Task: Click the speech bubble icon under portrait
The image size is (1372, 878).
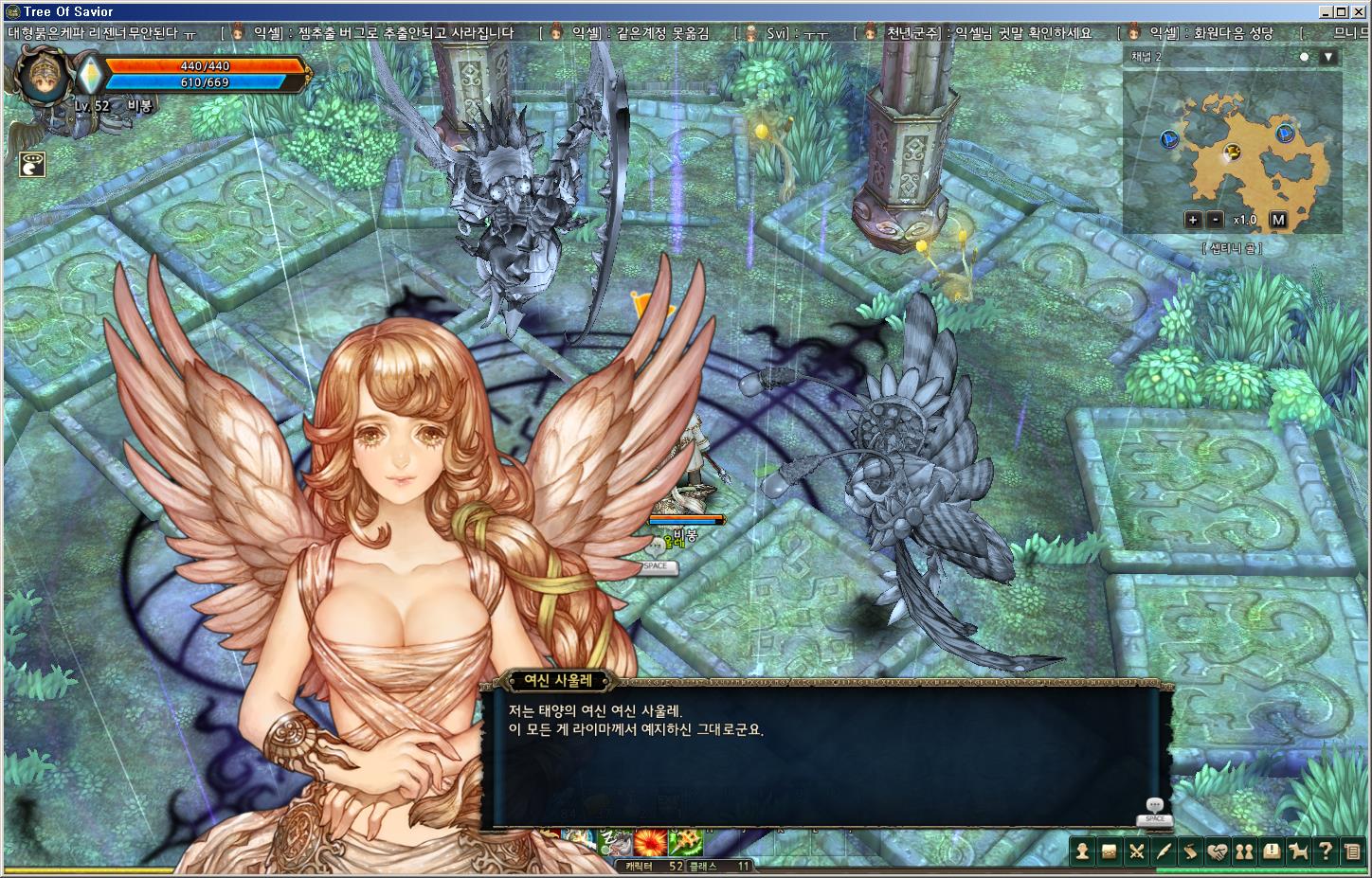Action: click(33, 164)
